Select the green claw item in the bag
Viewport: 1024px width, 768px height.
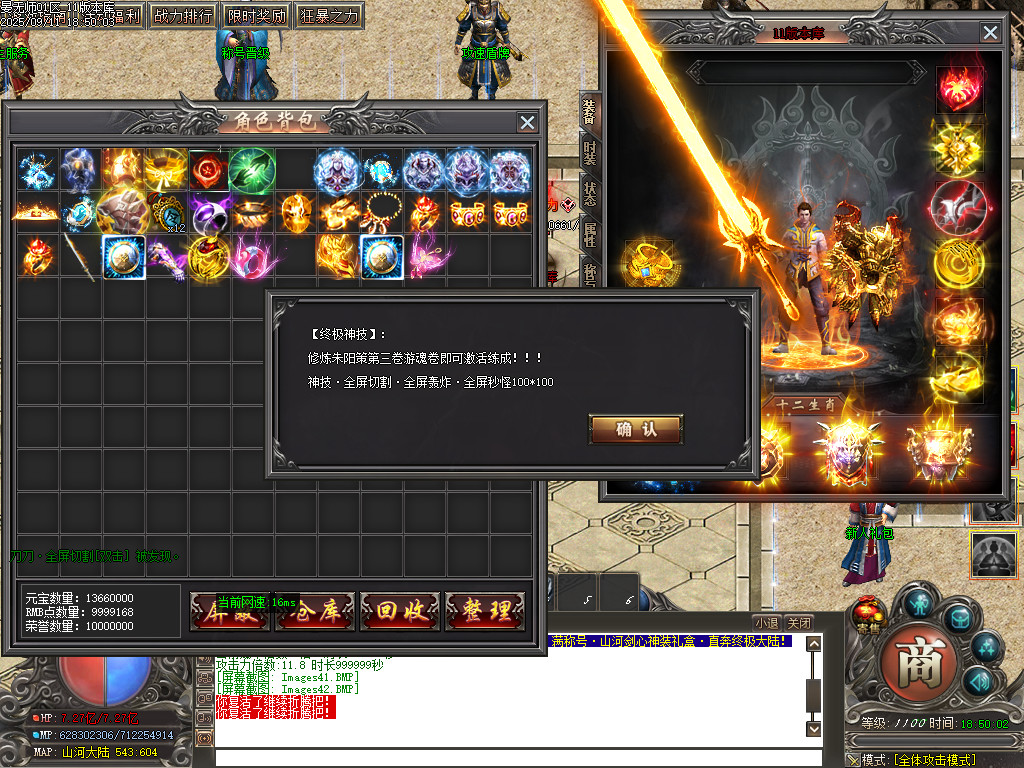pos(251,170)
